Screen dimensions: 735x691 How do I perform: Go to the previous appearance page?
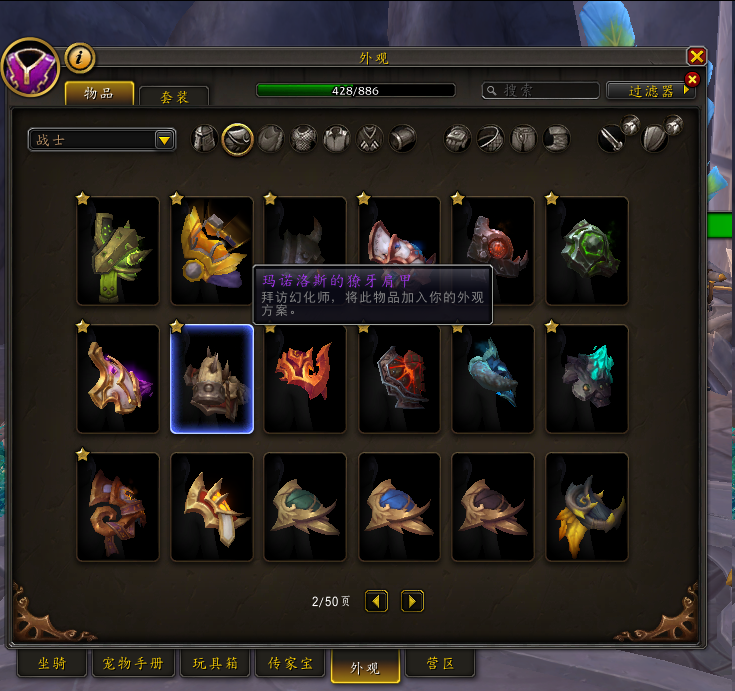pyautogui.click(x=377, y=601)
